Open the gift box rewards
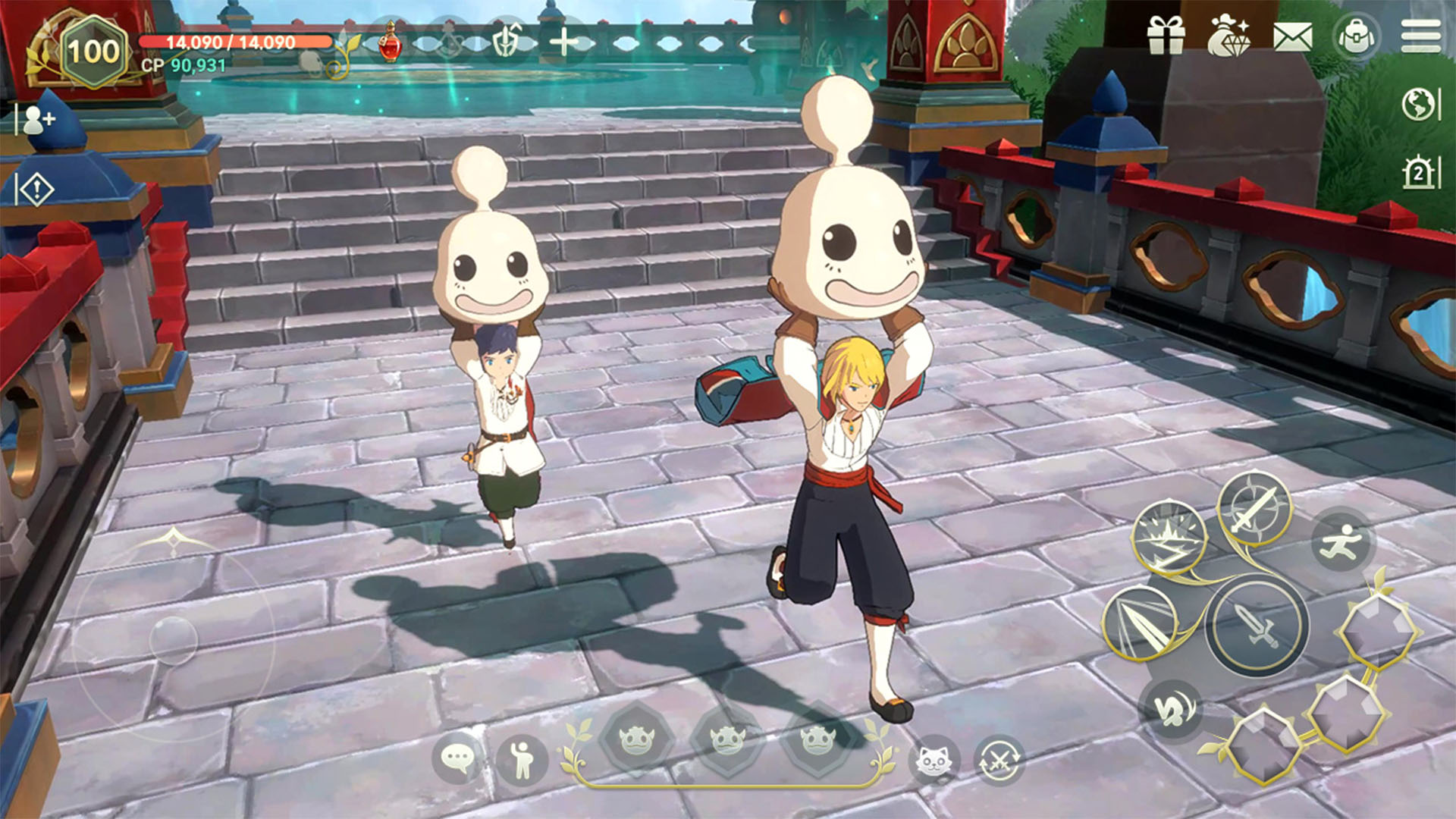Viewport: 1456px width, 819px height. [1166, 36]
